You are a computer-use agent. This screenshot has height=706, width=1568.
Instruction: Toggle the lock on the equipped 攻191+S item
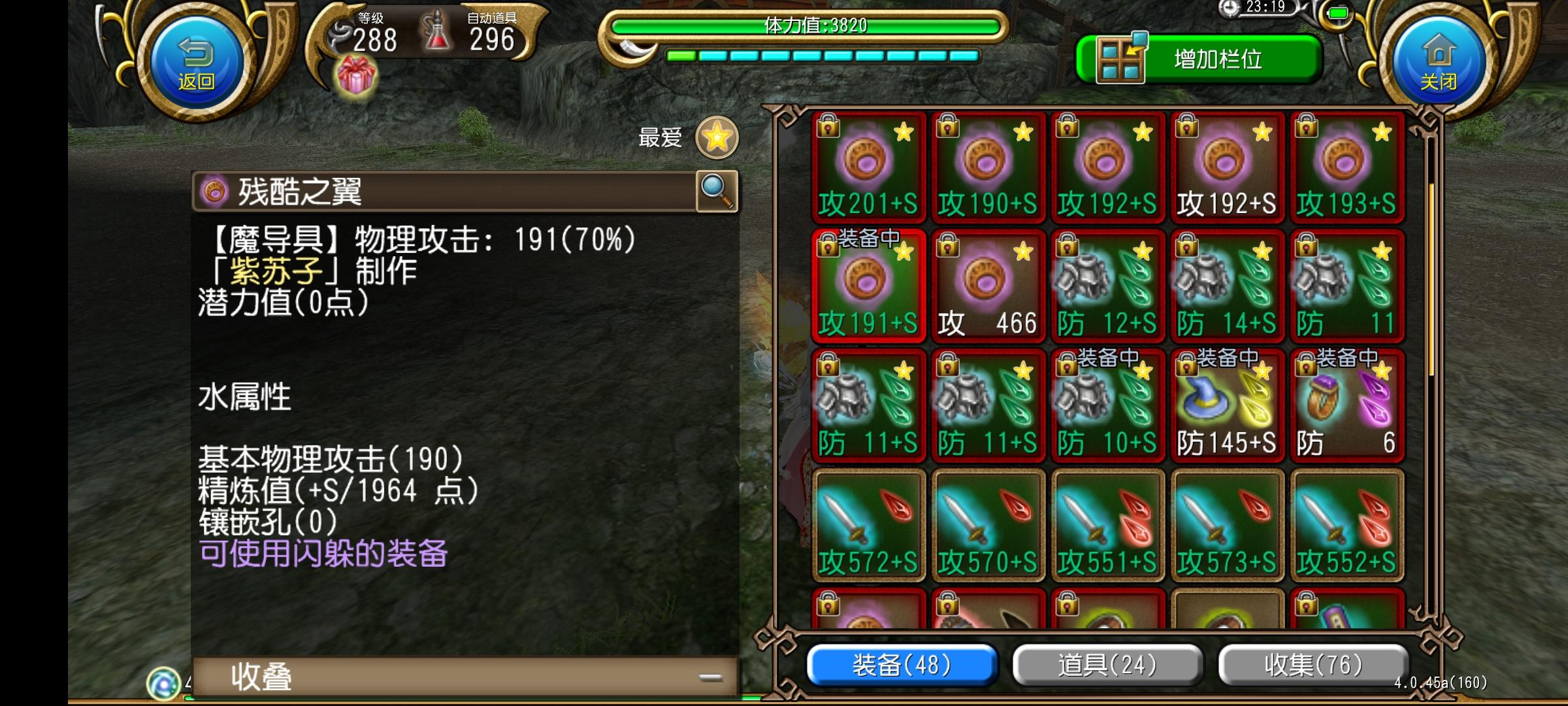828,246
